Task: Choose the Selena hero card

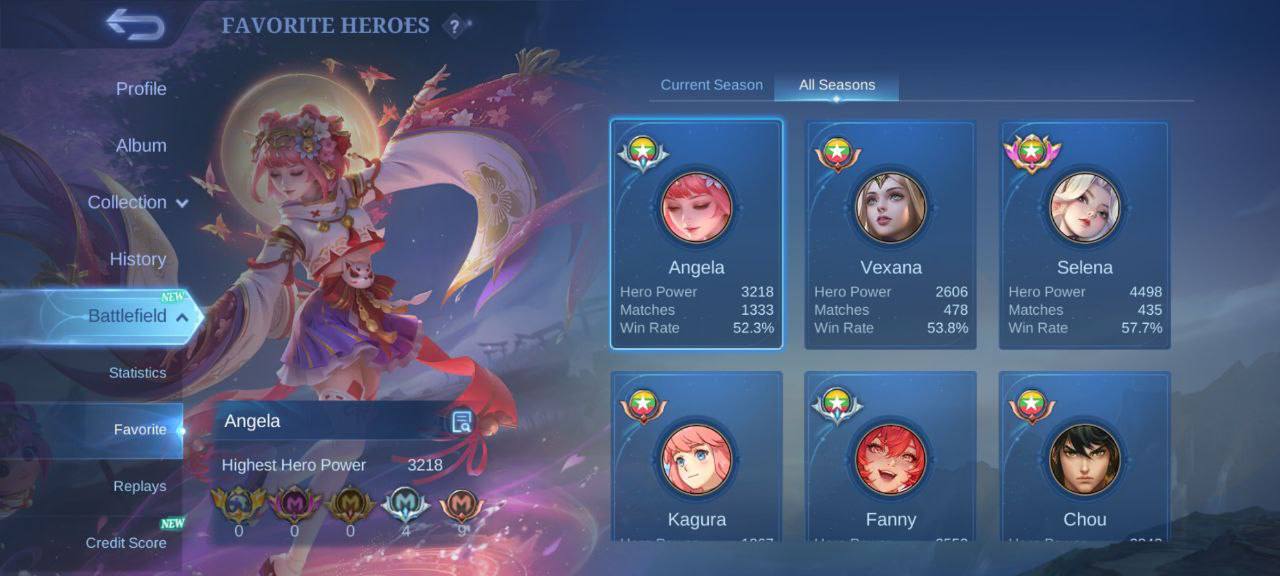Action: click(x=1085, y=234)
